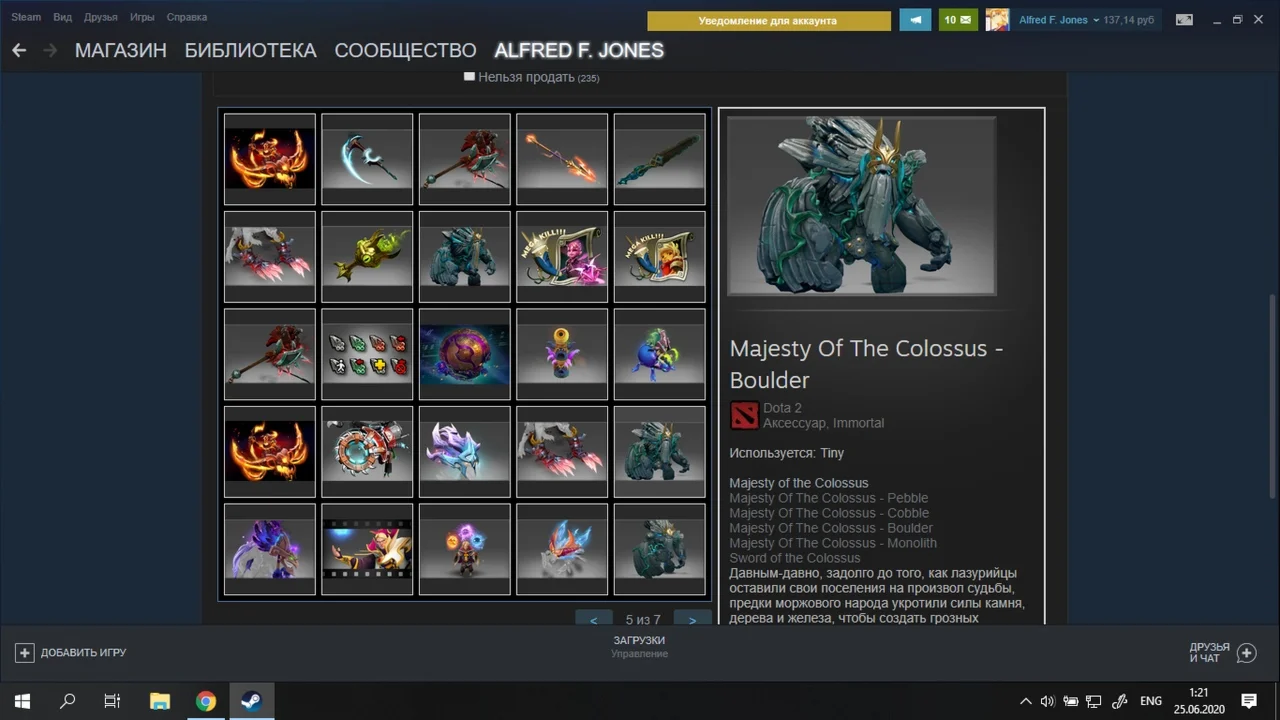
Task: Select the Dota 2 game icon in item details
Action: 743,414
